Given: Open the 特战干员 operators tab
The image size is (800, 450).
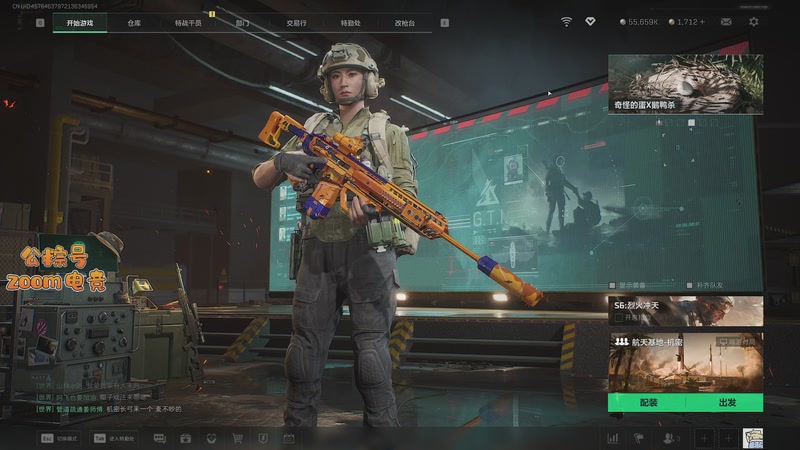Looking at the screenshot, I should tap(188, 22).
